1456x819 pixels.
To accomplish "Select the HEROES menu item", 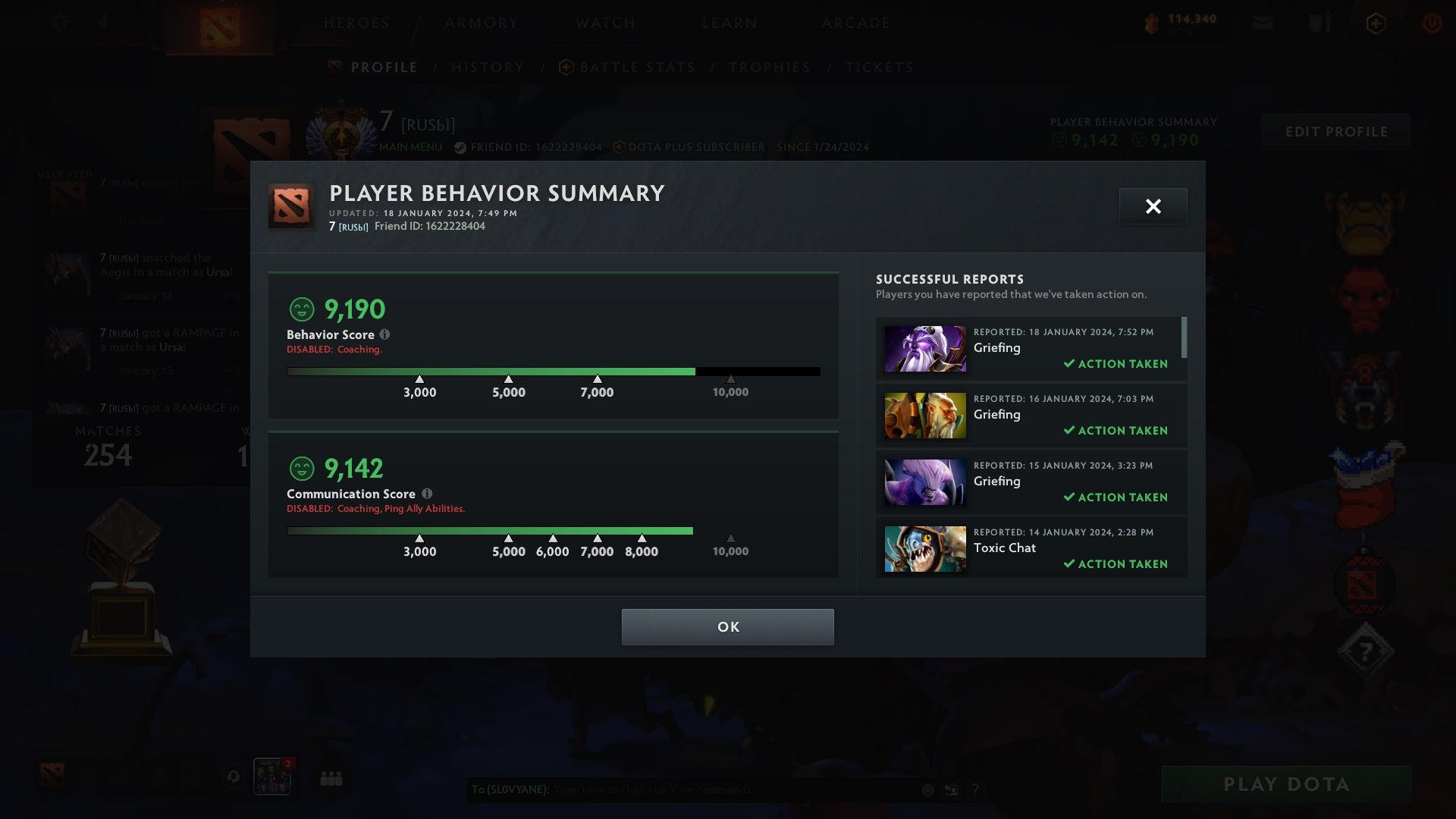I will (x=356, y=23).
